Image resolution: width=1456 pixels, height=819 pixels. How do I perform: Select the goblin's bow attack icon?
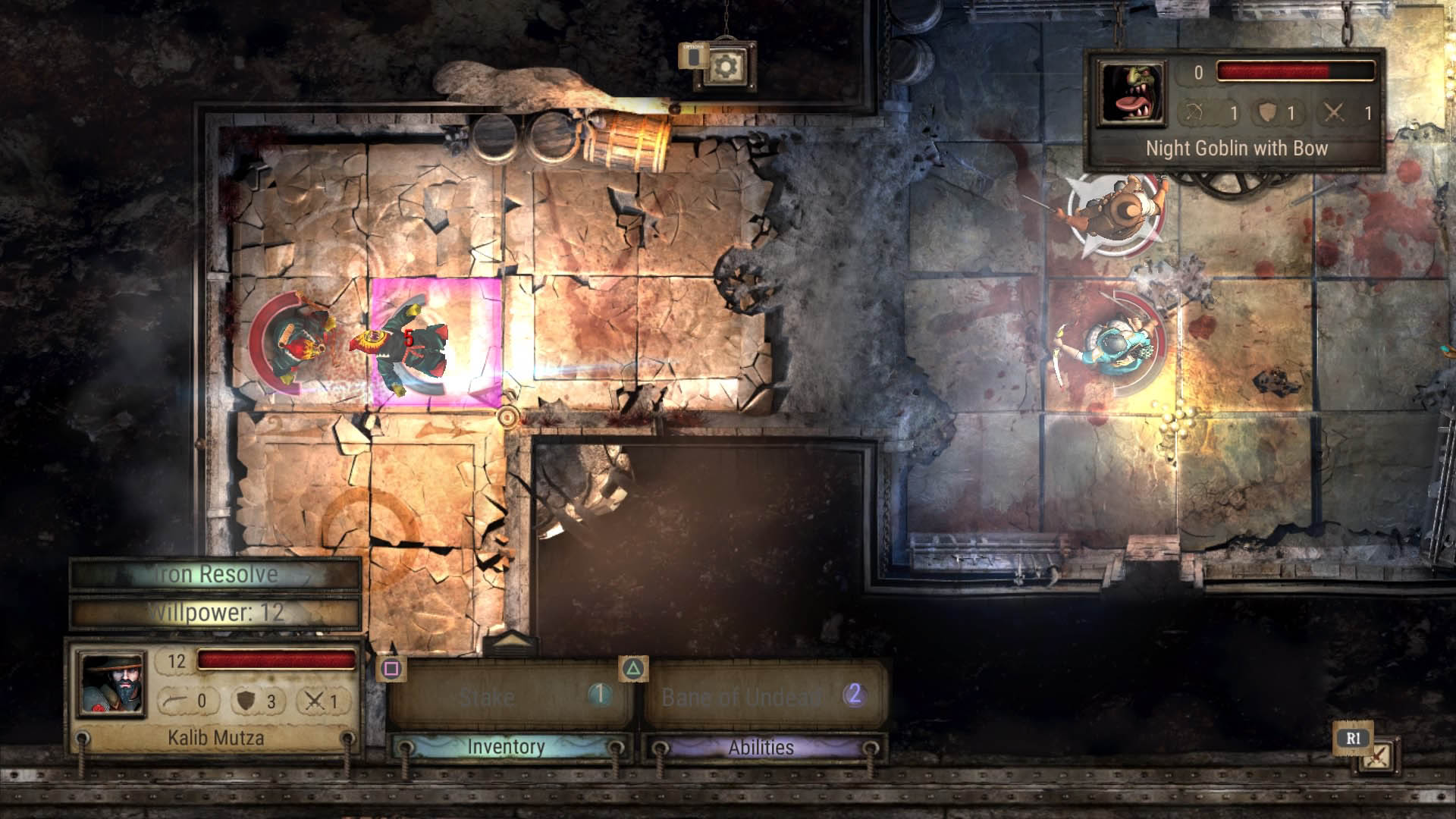[1196, 111]
